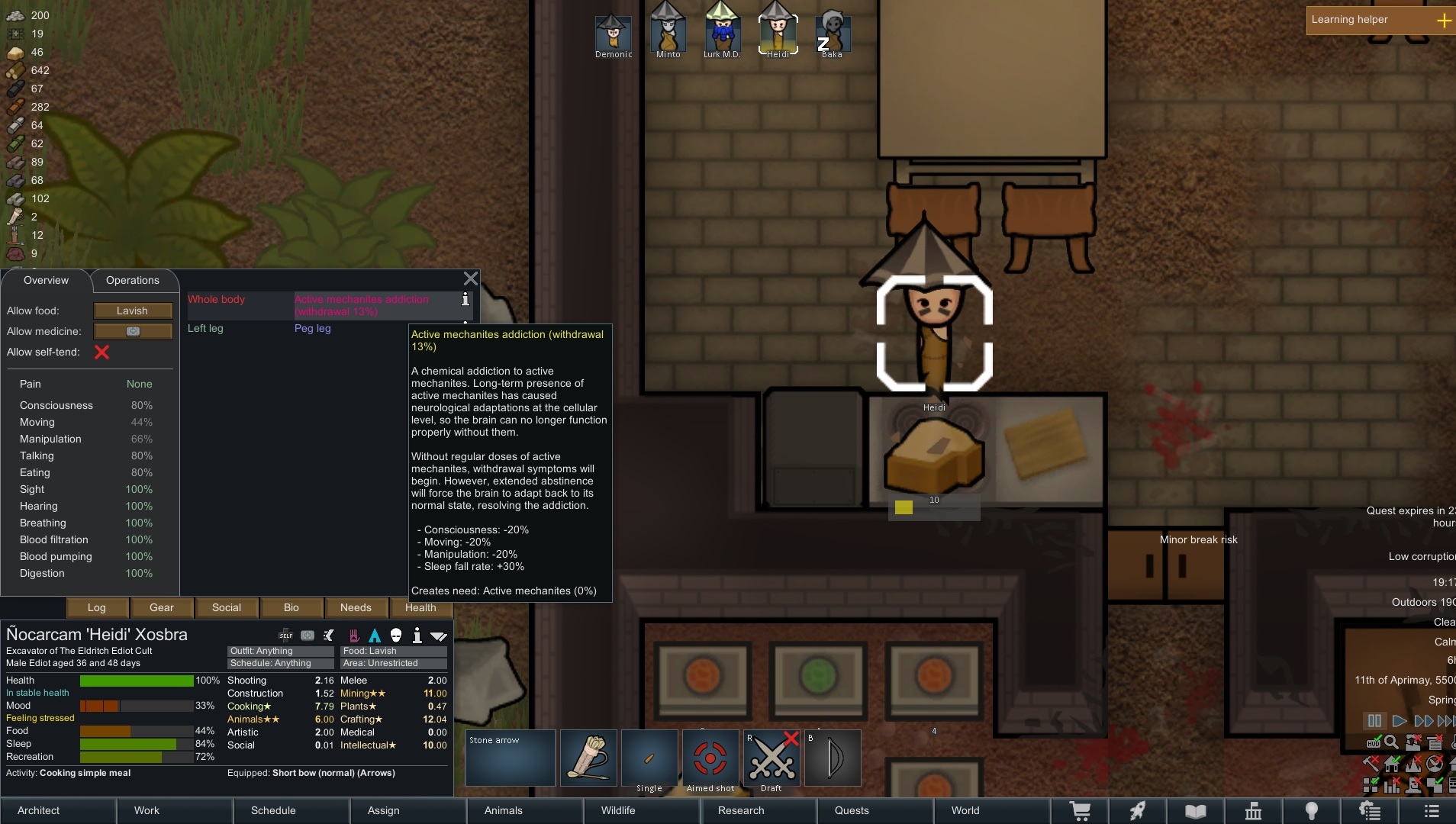This screenshot has height=824, width=1456.
Task: Select colonist Lurk M.D. portrait
Action: pyautogui.click(x=722, y=32)
